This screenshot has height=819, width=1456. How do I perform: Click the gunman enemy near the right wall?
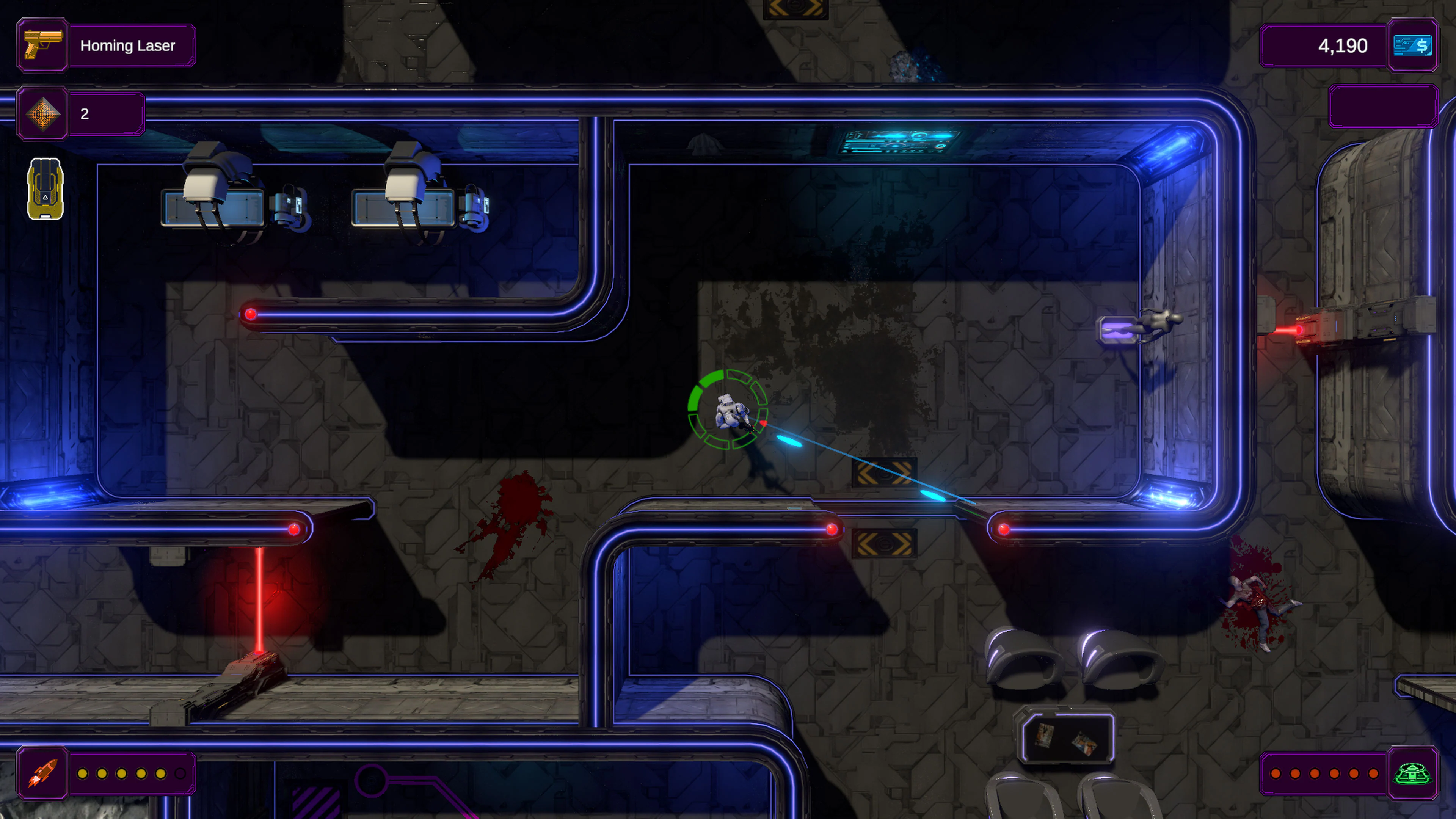click(1159, 320)
